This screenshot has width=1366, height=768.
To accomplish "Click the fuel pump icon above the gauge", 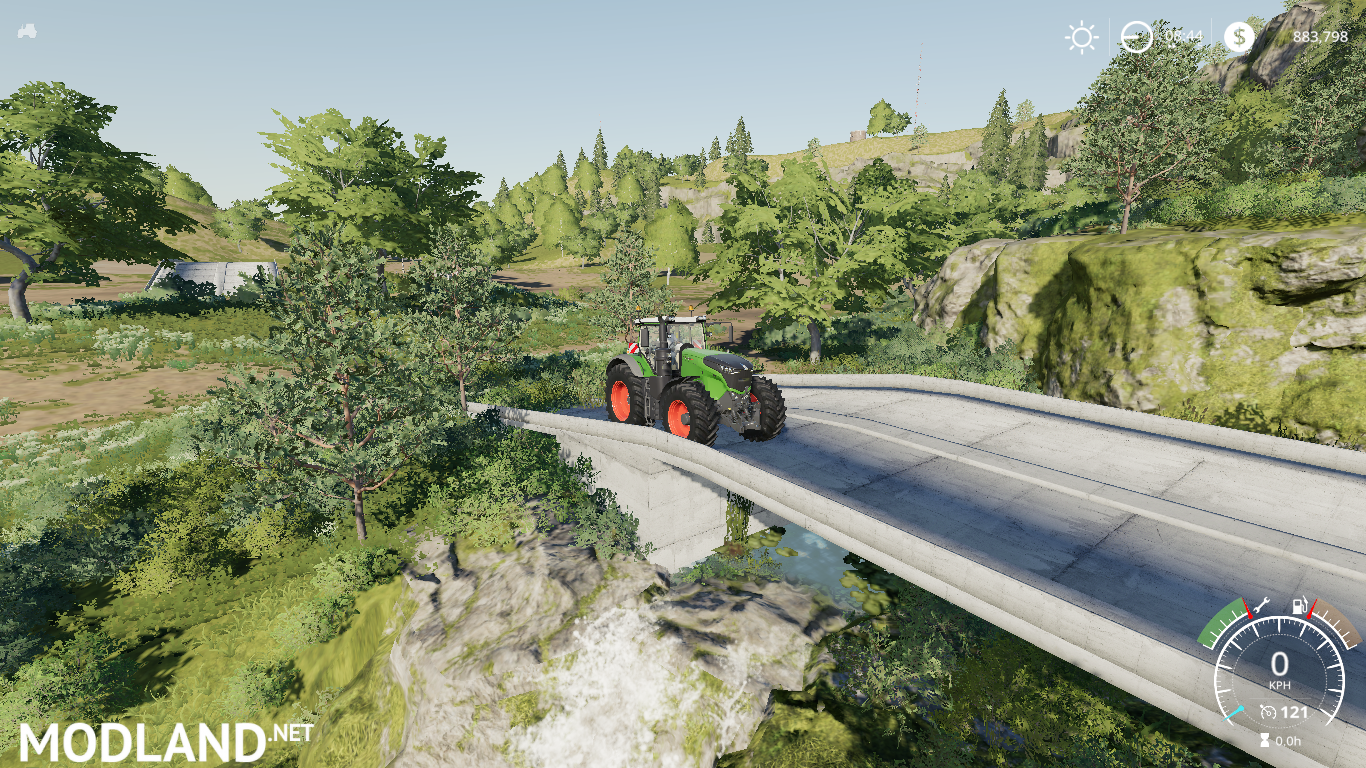I will click(1300, 606).
